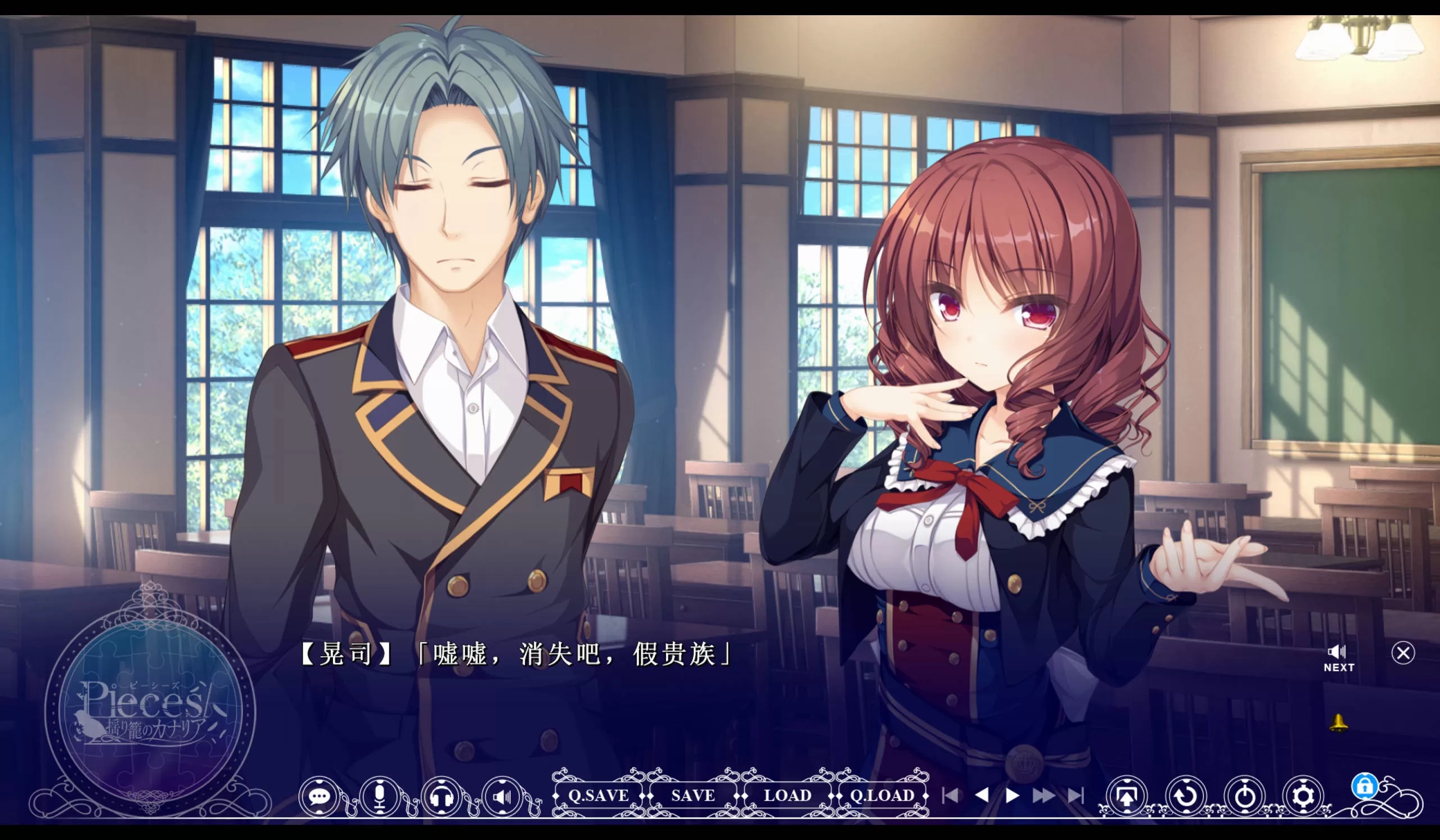Viewport: 1440px width, 840px height.
Task: Quick load with Q.LOAD
Action: click(881, 796)
